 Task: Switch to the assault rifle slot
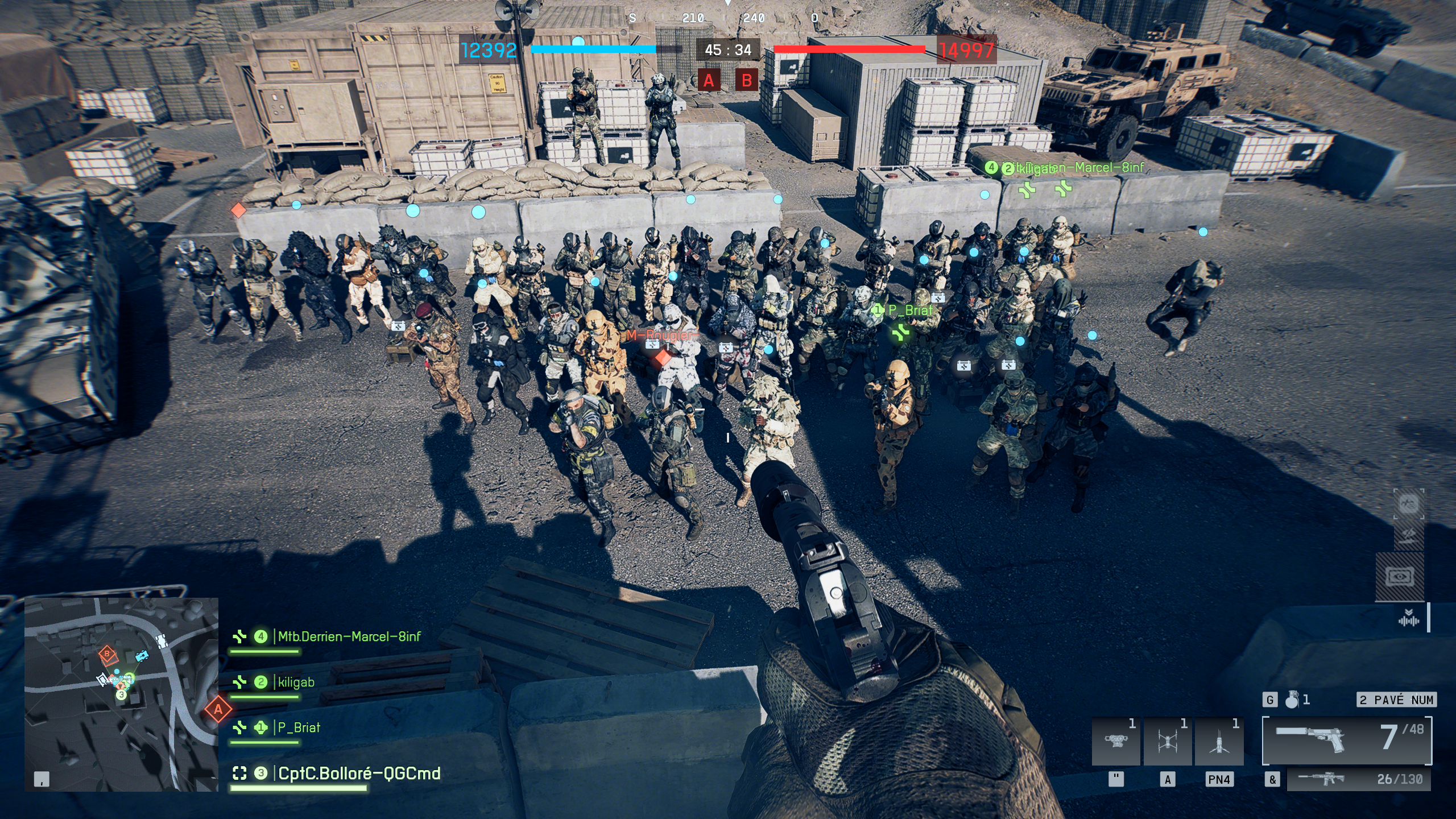[x=1358, y=779]
